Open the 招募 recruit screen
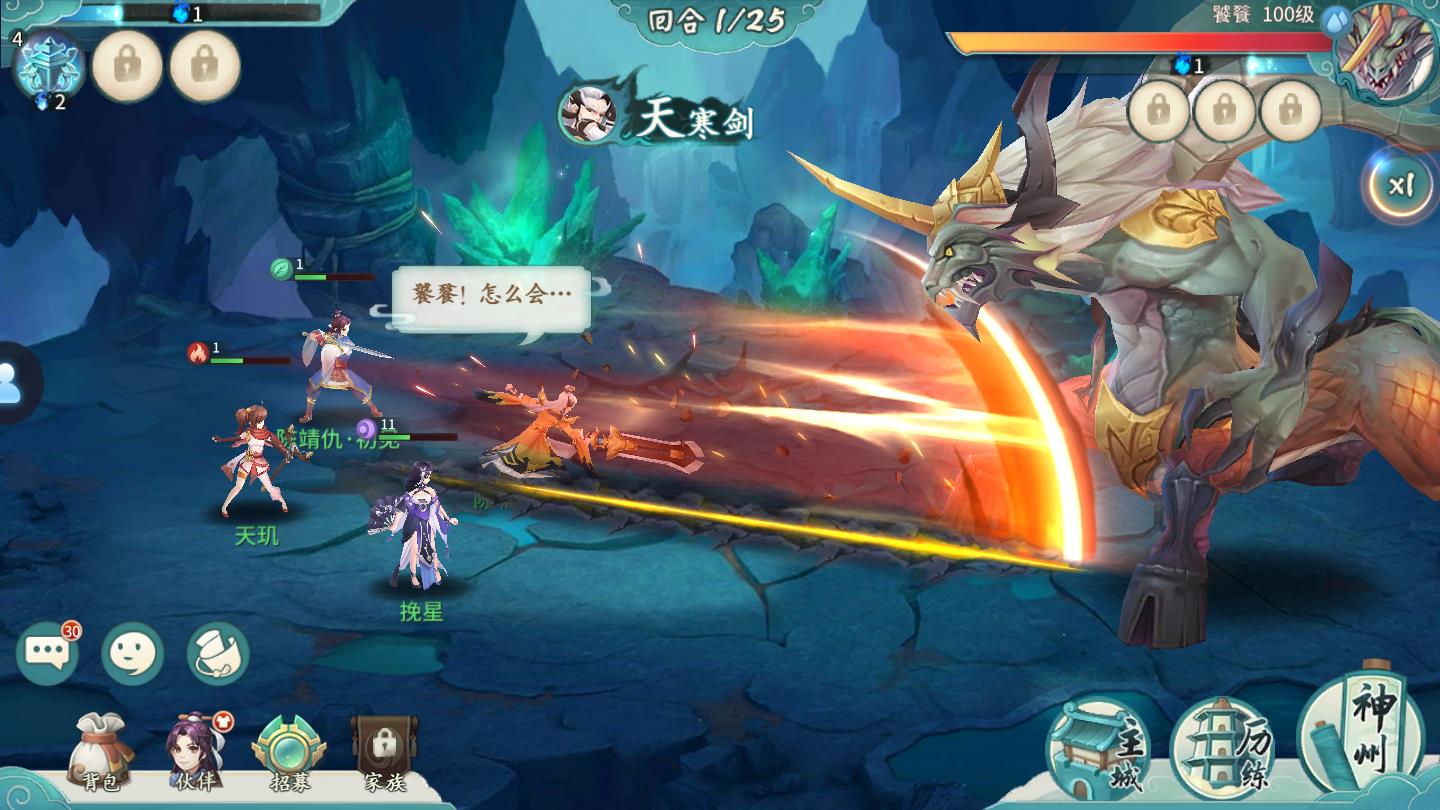 click(287, 750)
